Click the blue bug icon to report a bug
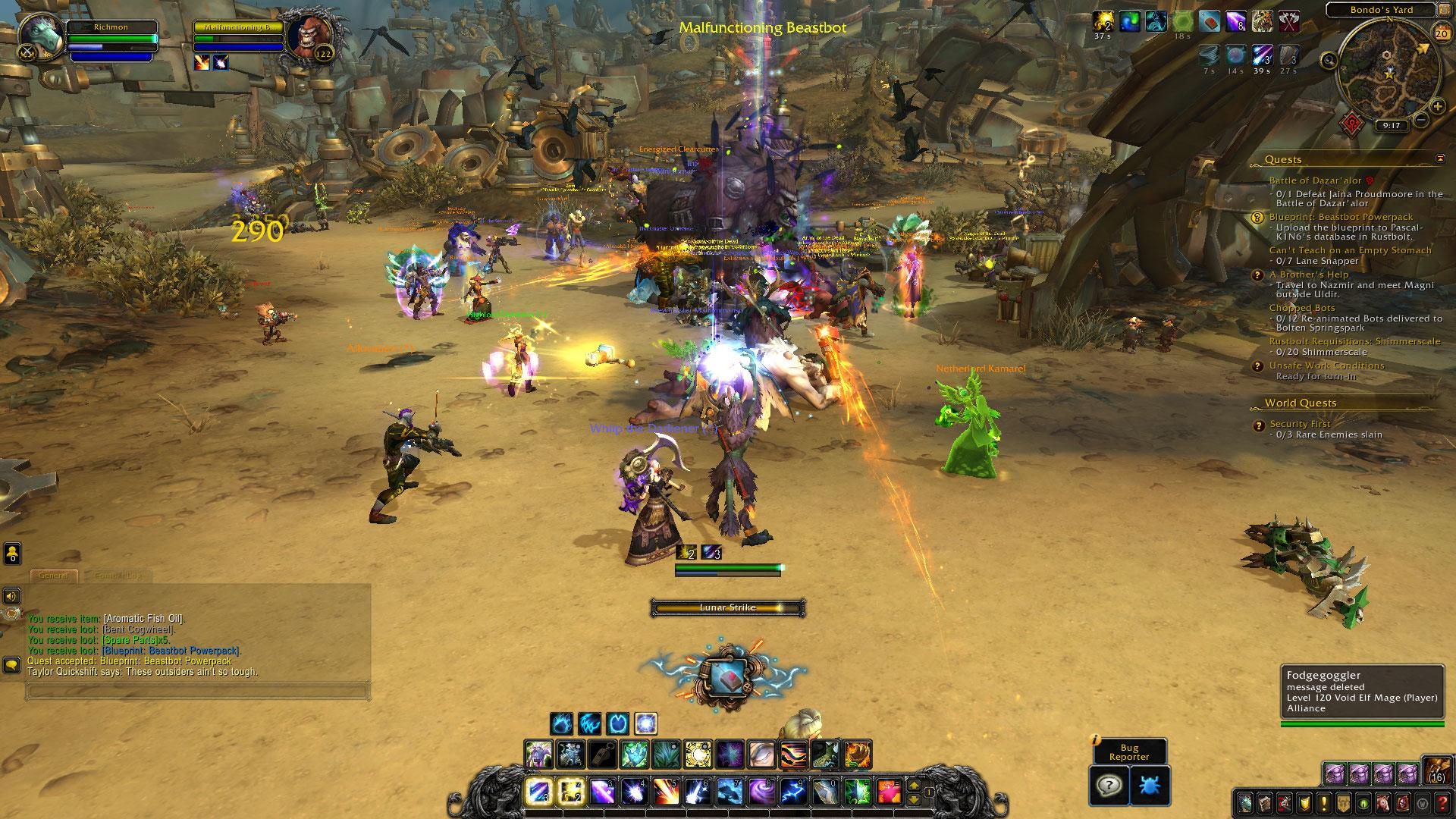This screenshot has width=1456, height=819. tap(1149, 784)
